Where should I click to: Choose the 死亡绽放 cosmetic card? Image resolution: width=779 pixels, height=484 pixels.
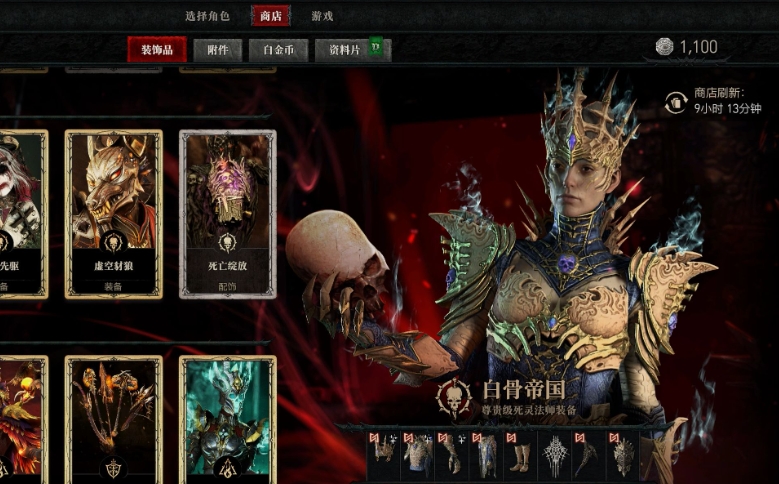[x=227, y=214]
